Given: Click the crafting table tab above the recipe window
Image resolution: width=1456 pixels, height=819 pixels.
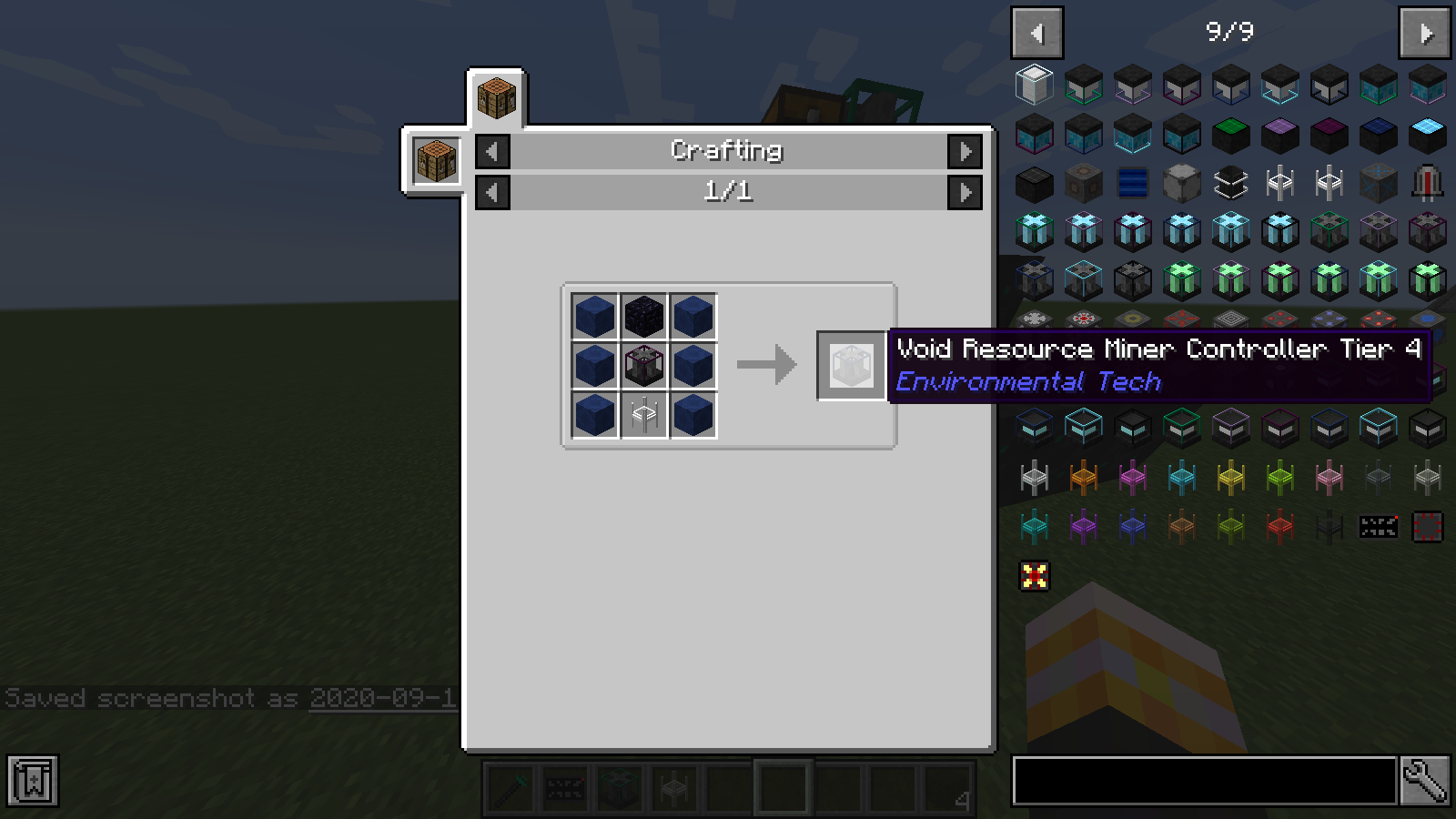Looking at the screenshot, I should click(496, 96).
